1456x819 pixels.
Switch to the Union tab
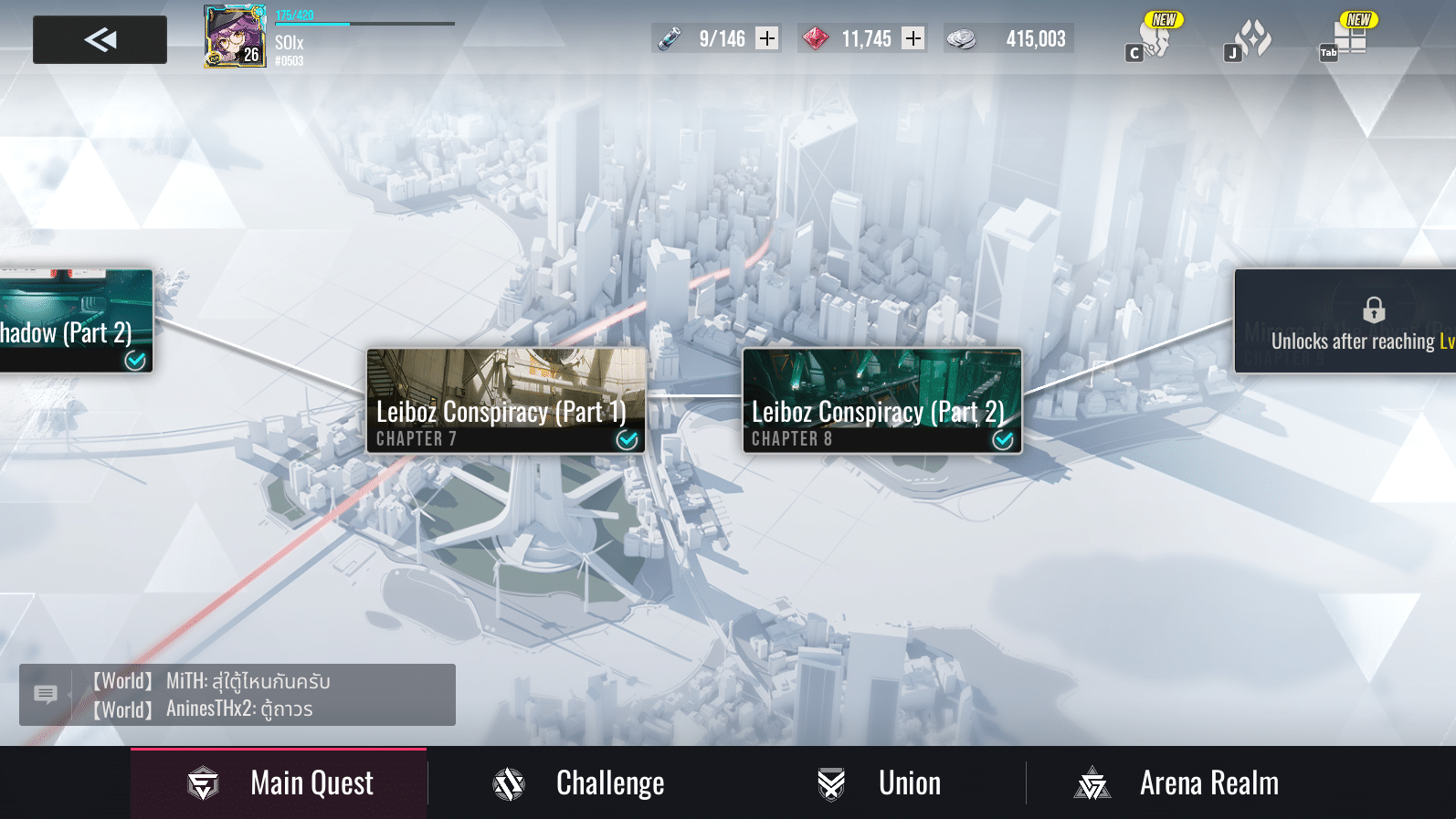click(880, 782)
